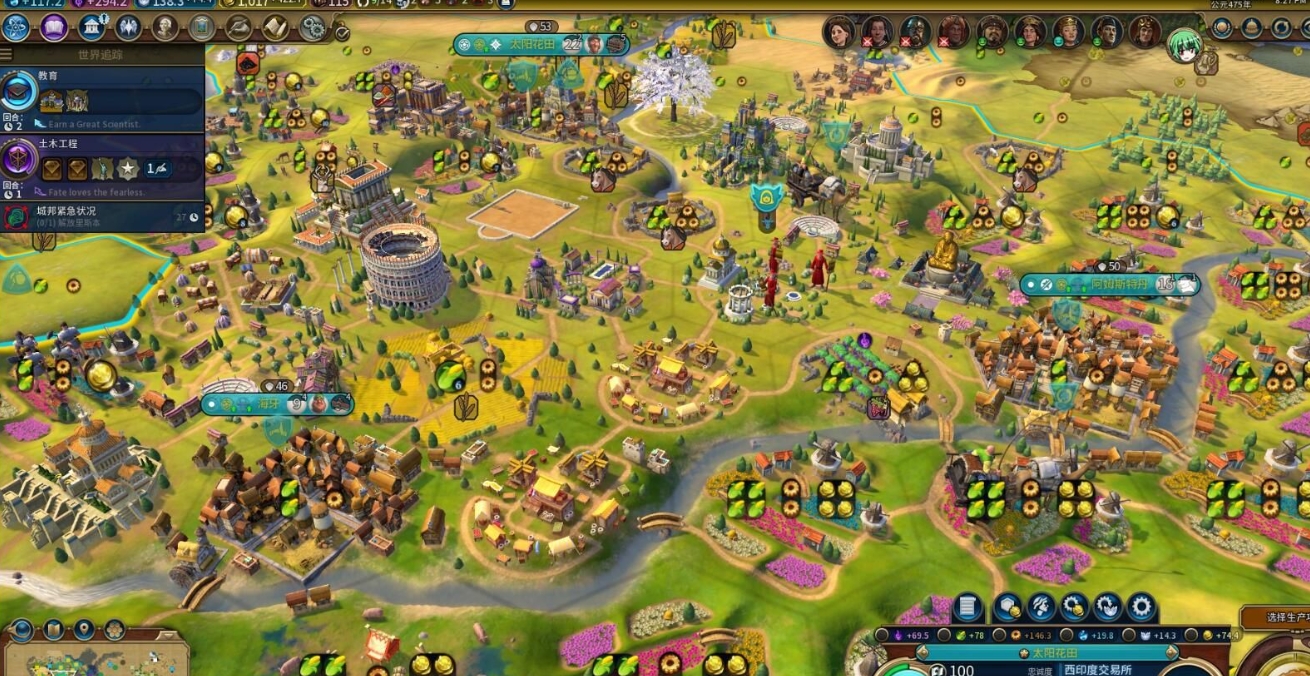This screenshot has height=676, width=1310.
Task: Open the Great People bust icon
Action: [x=165, y=27]
